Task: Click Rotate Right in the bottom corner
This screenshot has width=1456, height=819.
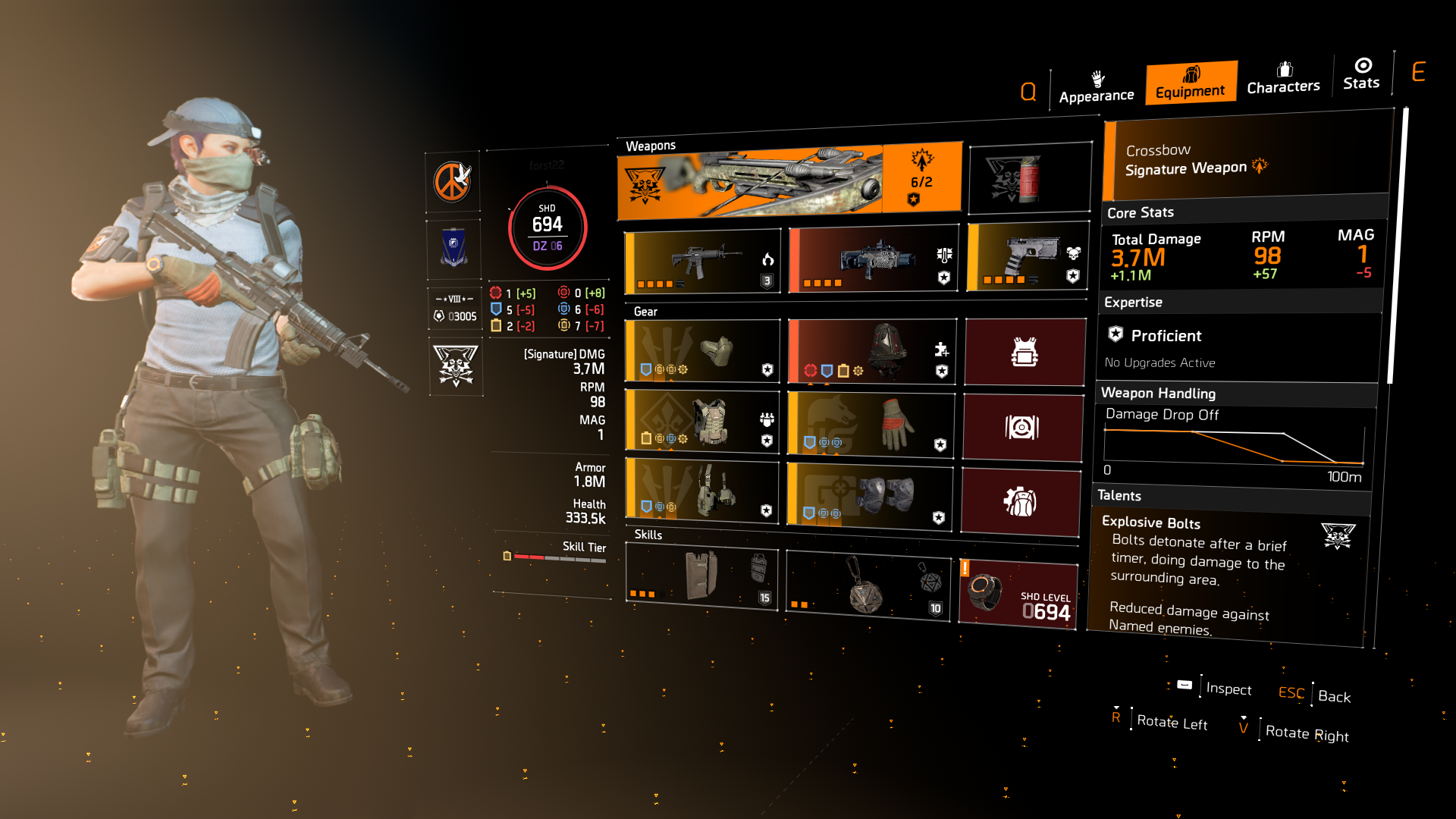Action: tap(1307, 733)
